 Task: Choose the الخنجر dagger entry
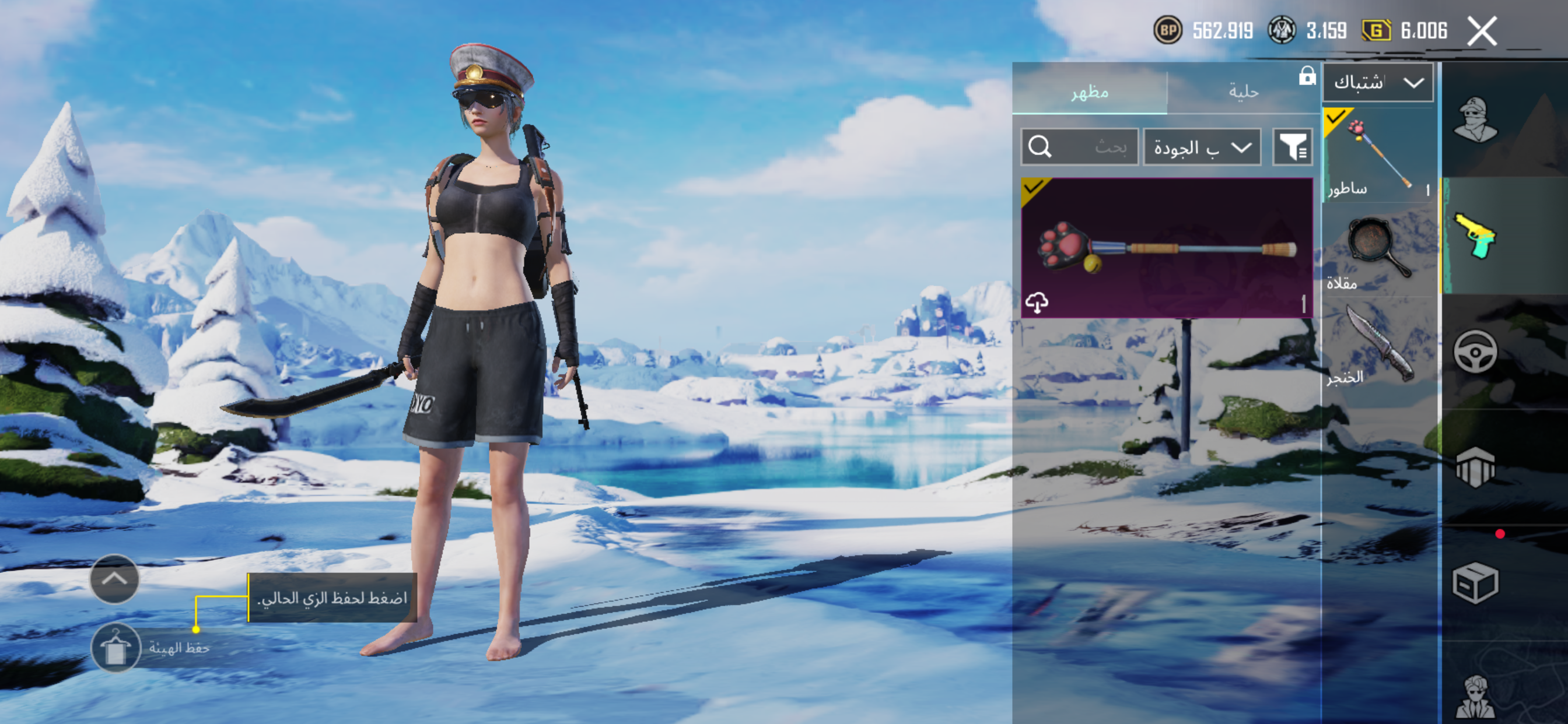click(1378, 344)
